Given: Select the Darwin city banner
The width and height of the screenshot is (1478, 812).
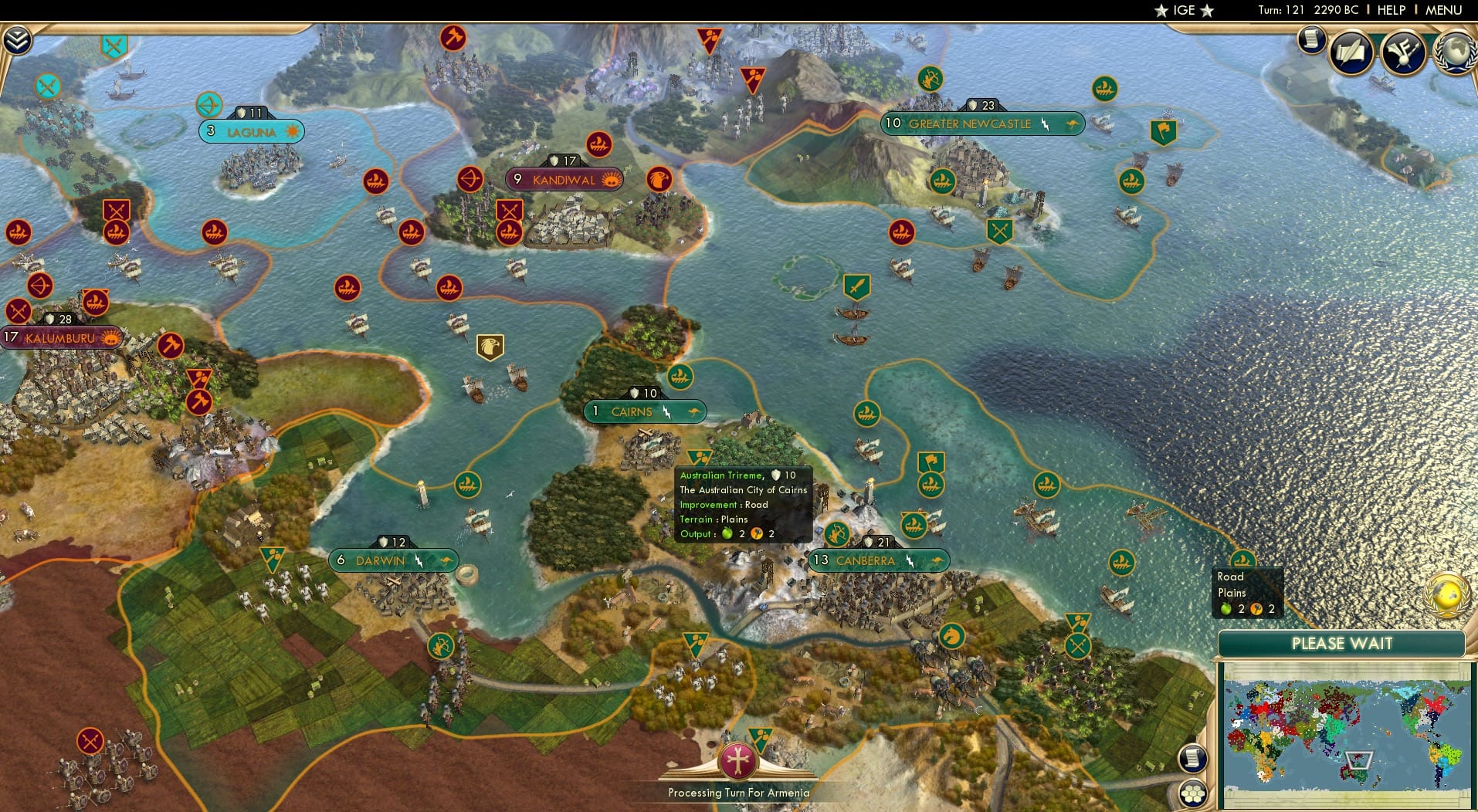Looking at the screenshot, I should click(390, 560).
